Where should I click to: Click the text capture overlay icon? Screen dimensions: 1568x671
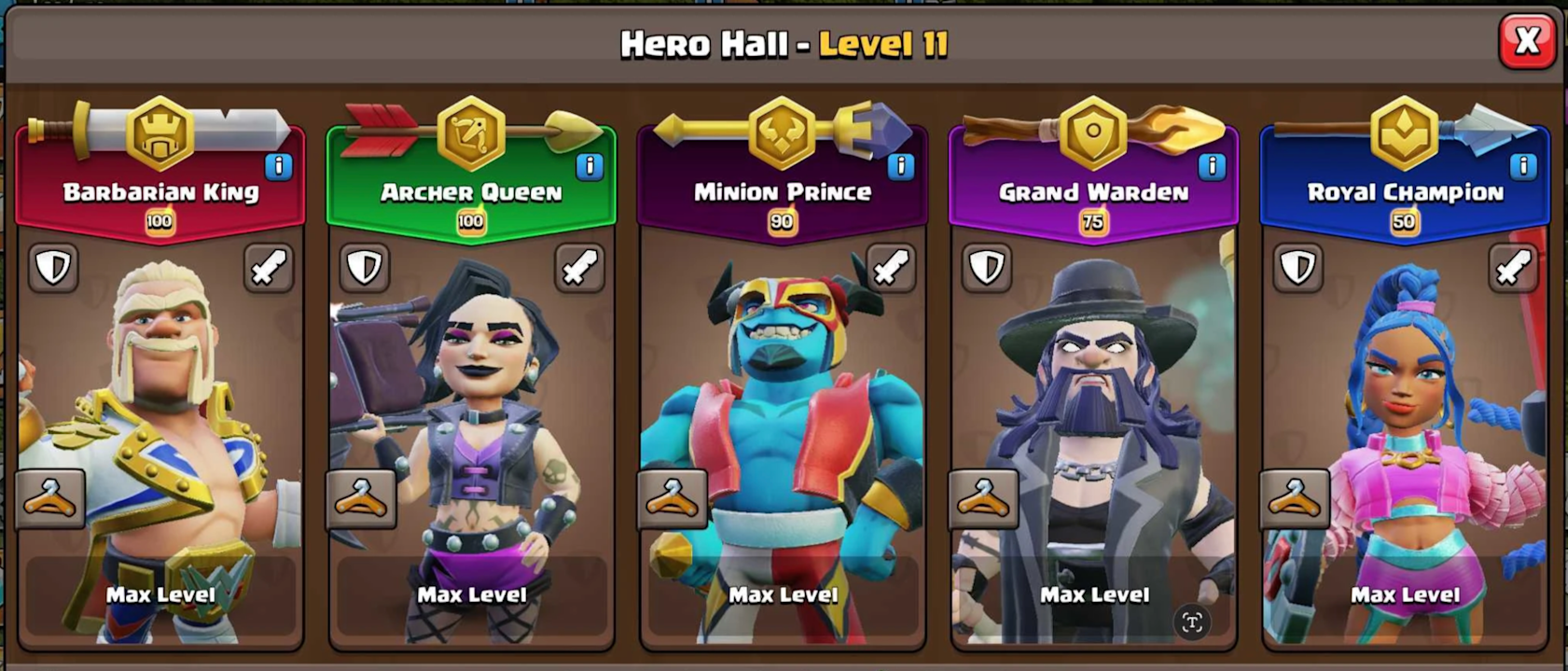coord(1192,622)
